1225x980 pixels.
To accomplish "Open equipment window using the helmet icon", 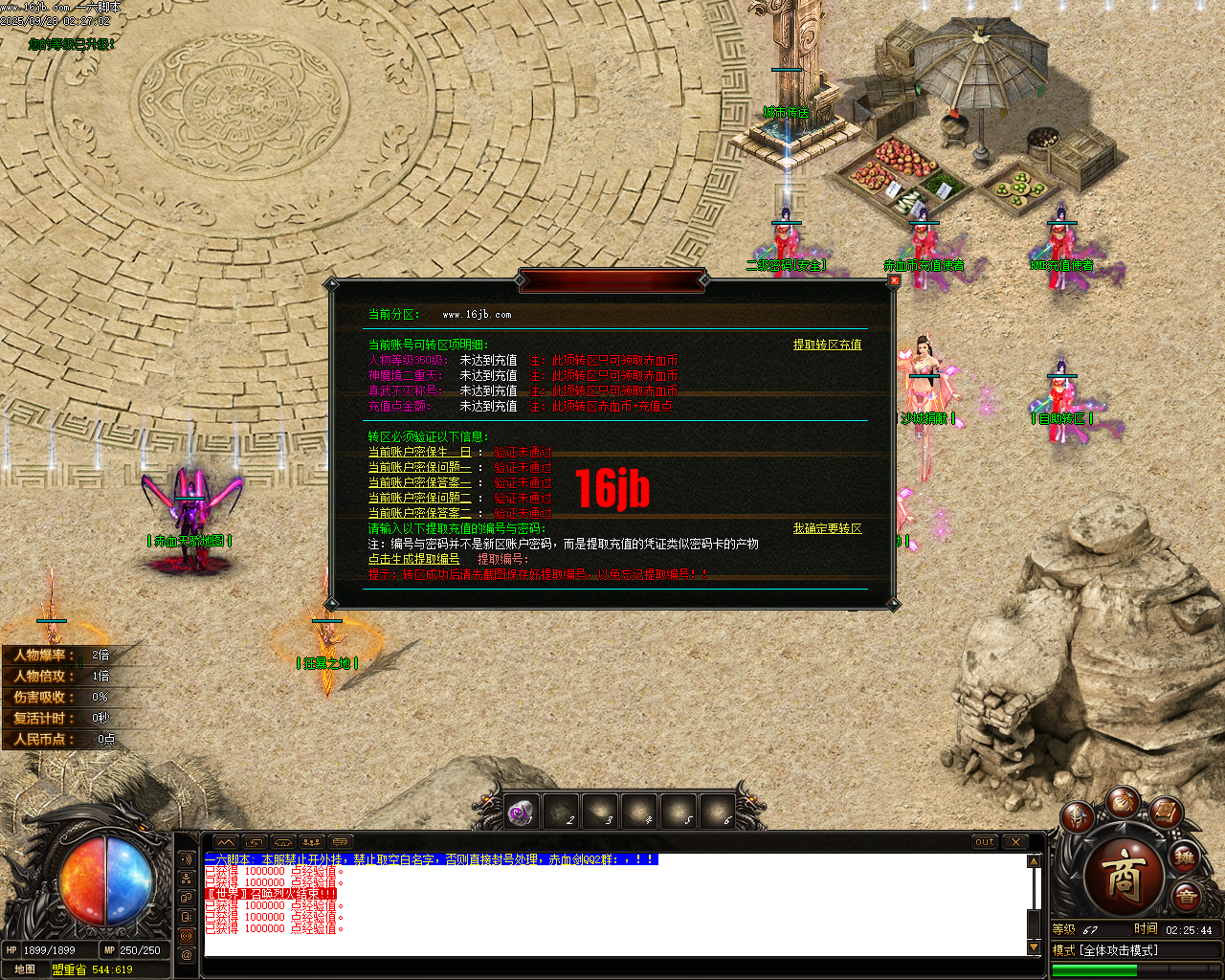I will 1078,815.
